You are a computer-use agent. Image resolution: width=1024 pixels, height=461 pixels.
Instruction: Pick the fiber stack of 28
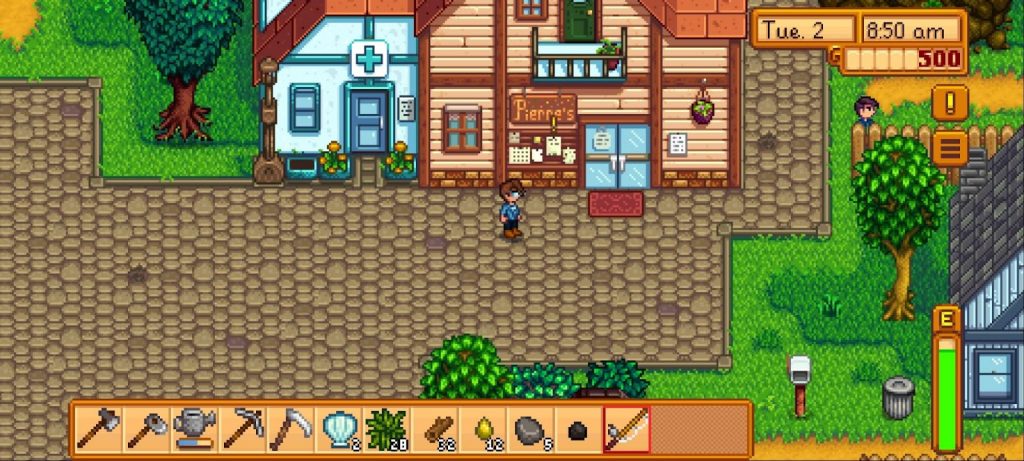pos(386,429)
